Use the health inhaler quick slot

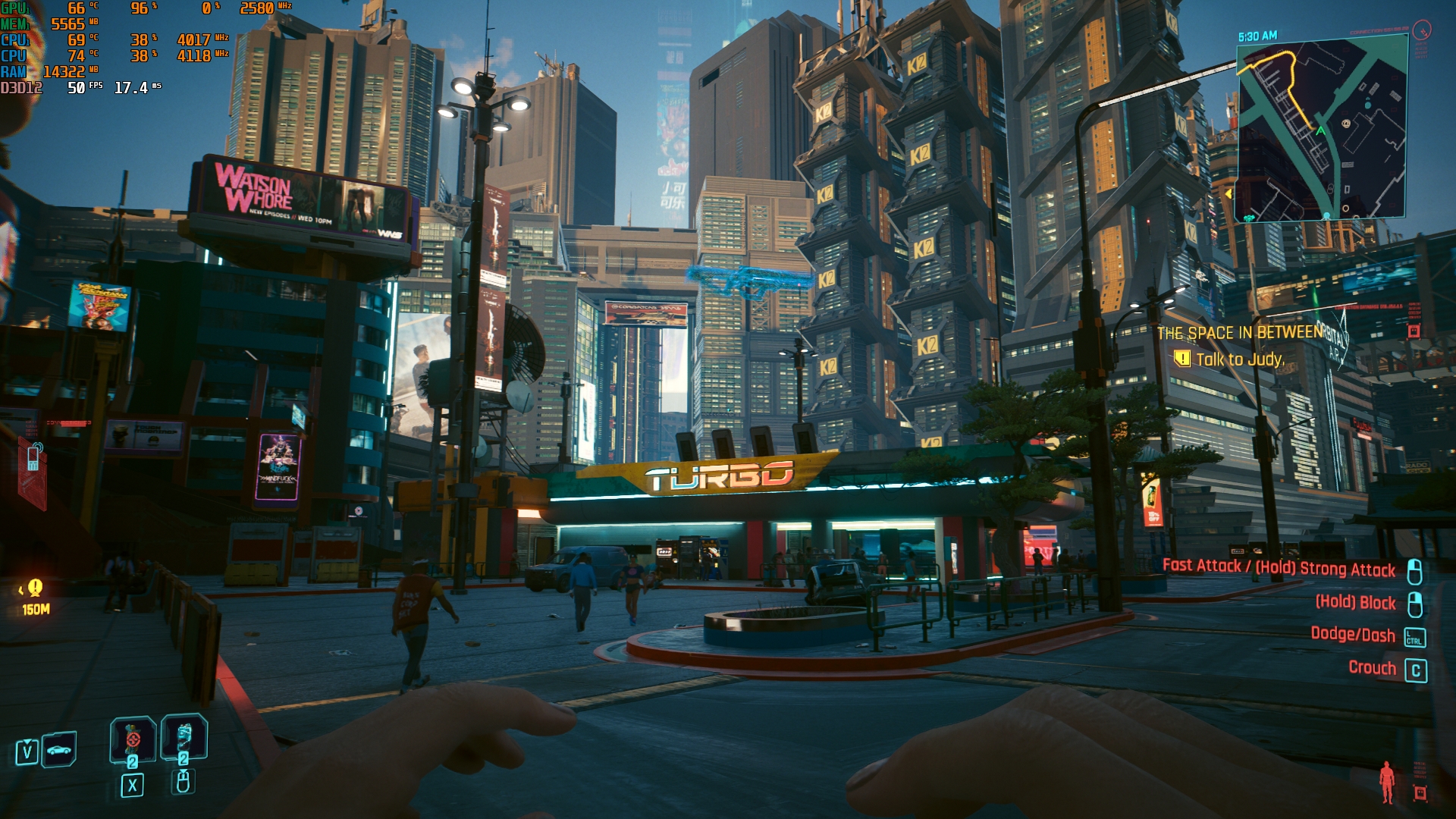click(184, 737)
